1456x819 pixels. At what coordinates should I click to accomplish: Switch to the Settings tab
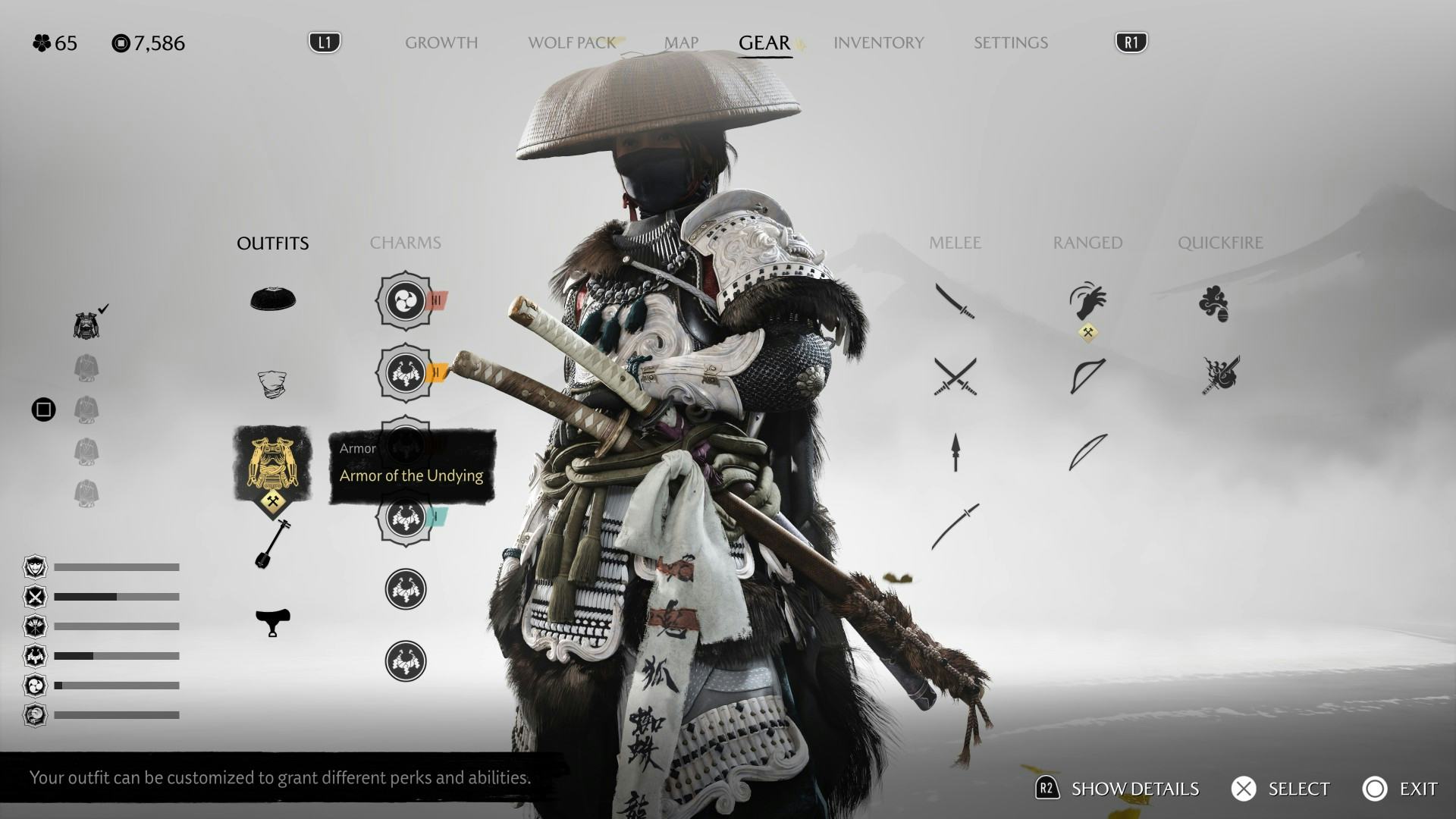[x=1010, y=42]
